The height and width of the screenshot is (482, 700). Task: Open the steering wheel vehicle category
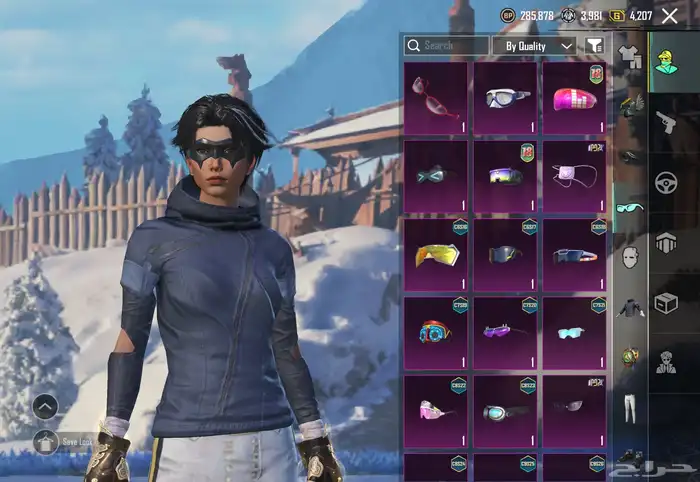pos(664,183)
